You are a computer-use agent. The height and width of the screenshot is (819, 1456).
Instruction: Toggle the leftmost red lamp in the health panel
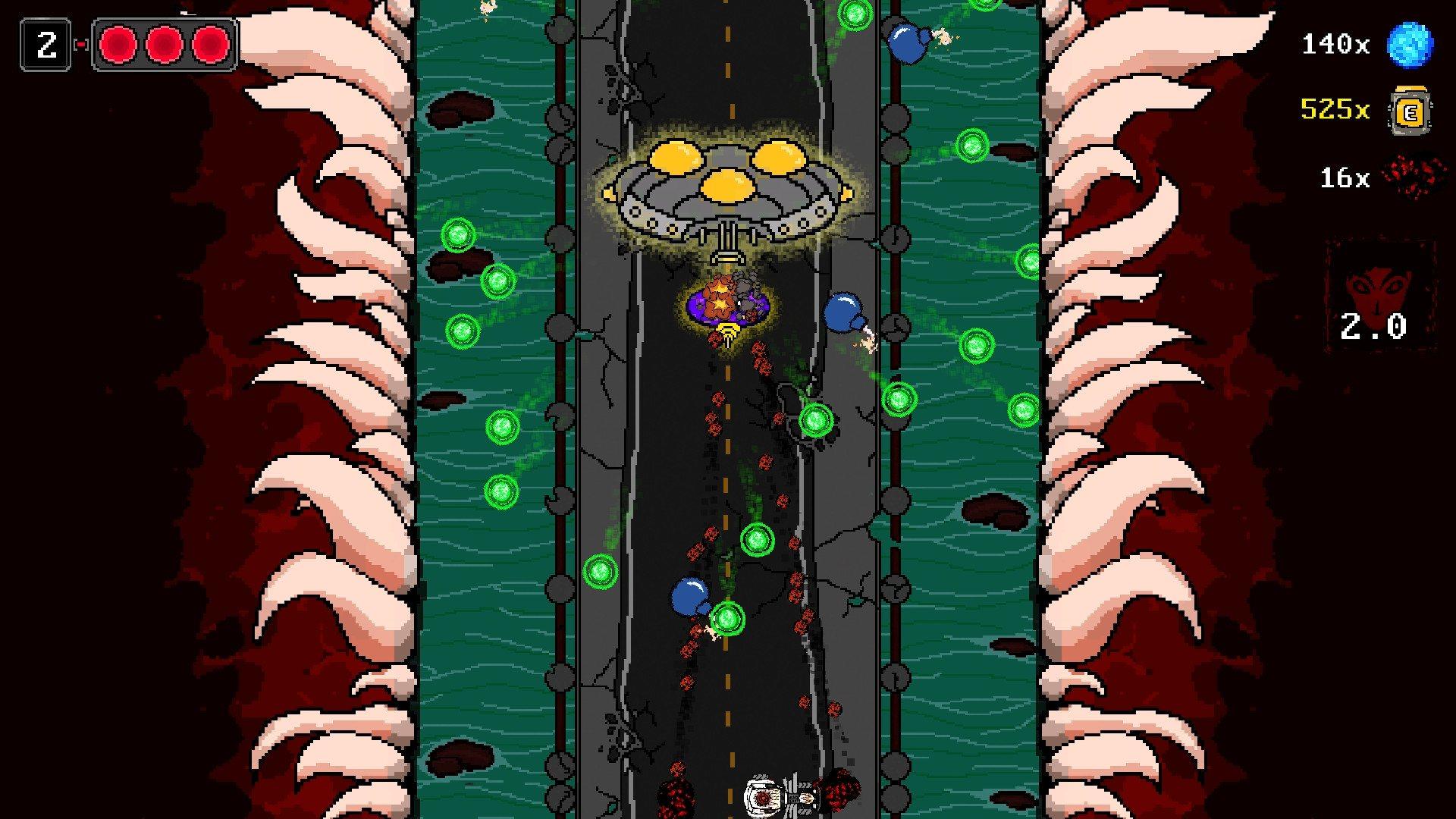point(118,44)
